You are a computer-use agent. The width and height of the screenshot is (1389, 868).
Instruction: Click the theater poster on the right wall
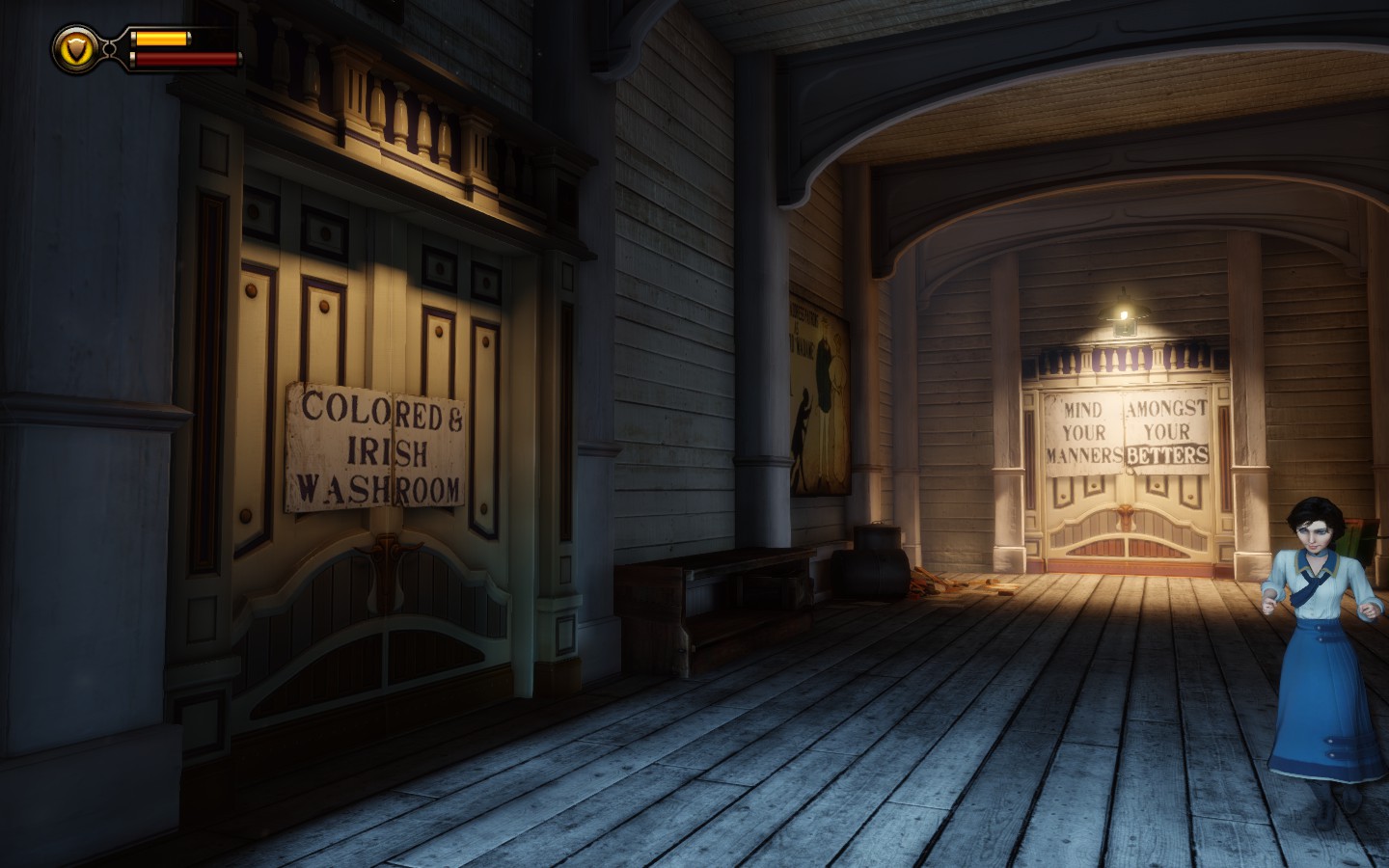pyautogui.click(x=818, y=386)
